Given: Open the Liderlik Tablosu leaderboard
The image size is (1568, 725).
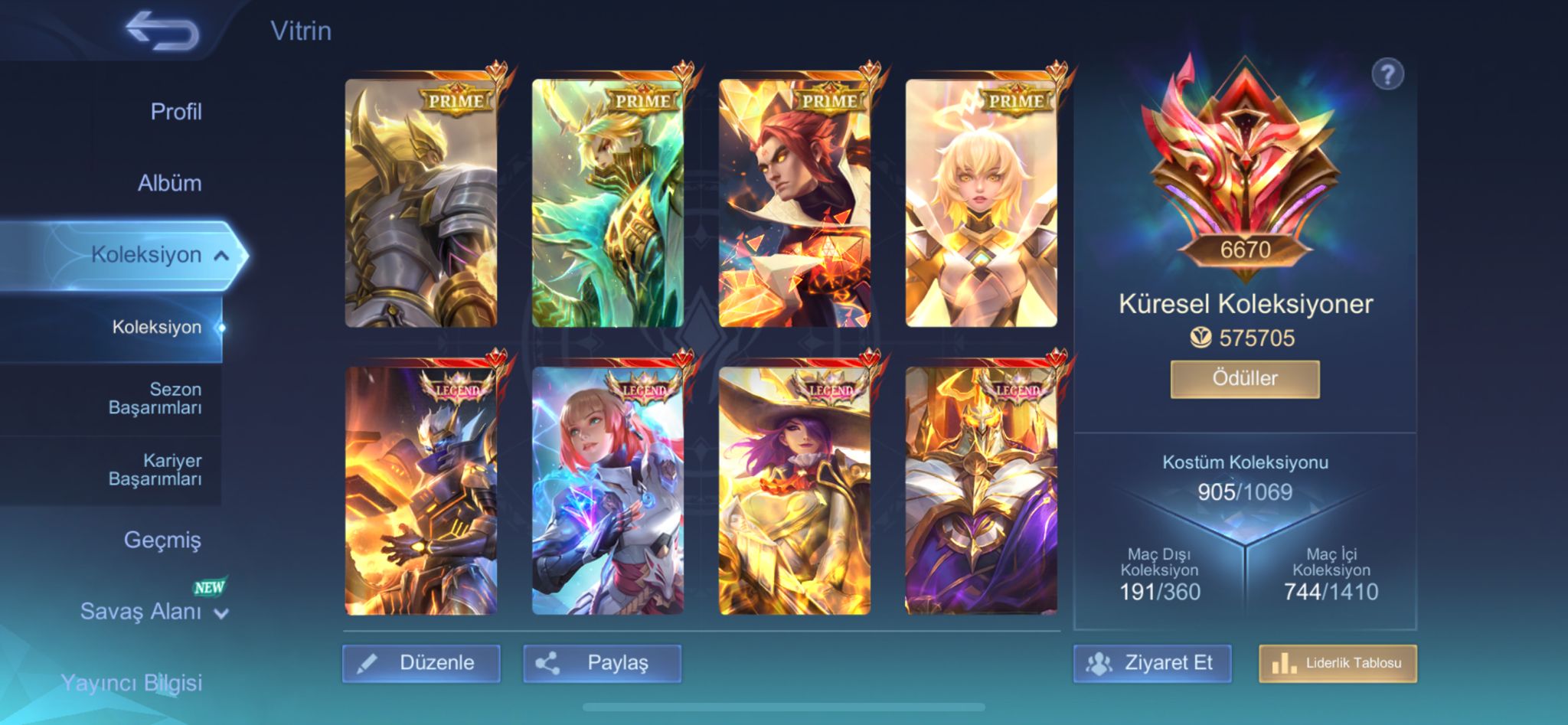Looking at the screenshot, I should tap(1338, 663).
